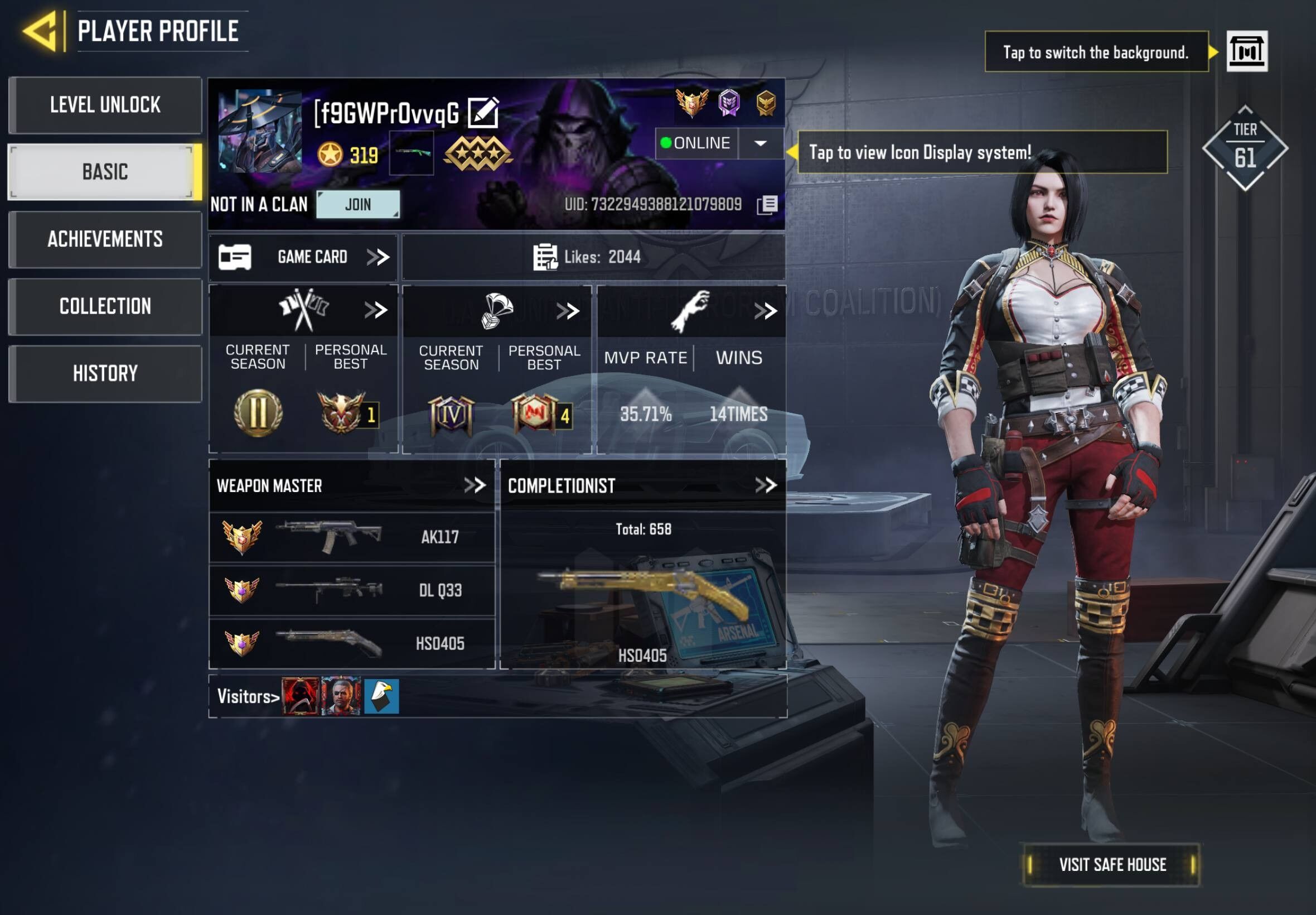Open the Online status dropdown
The width and height of the screenshot is (1316, 915).
pos(760,143)
